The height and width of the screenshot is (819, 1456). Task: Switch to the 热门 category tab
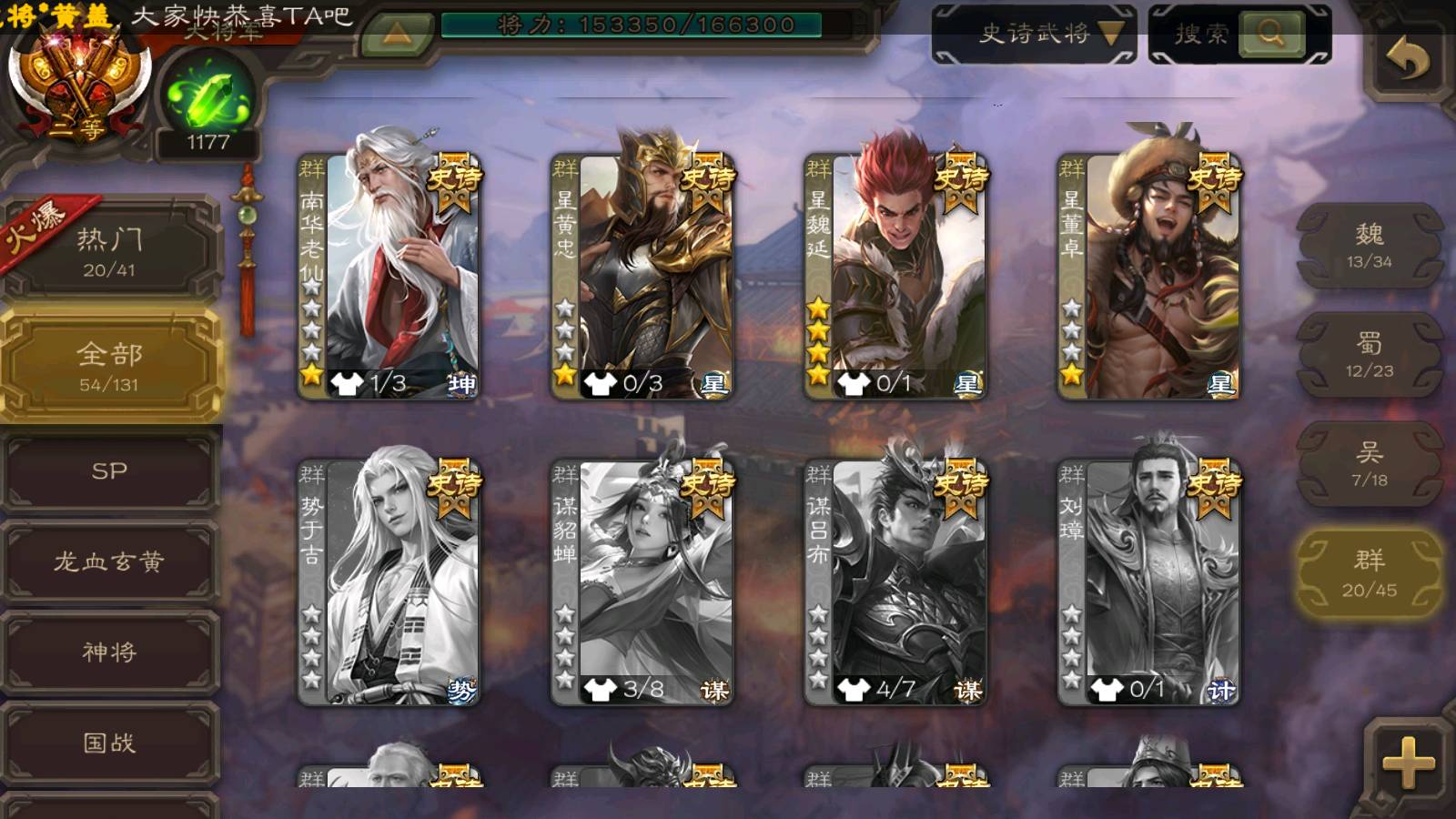[109, 251]
